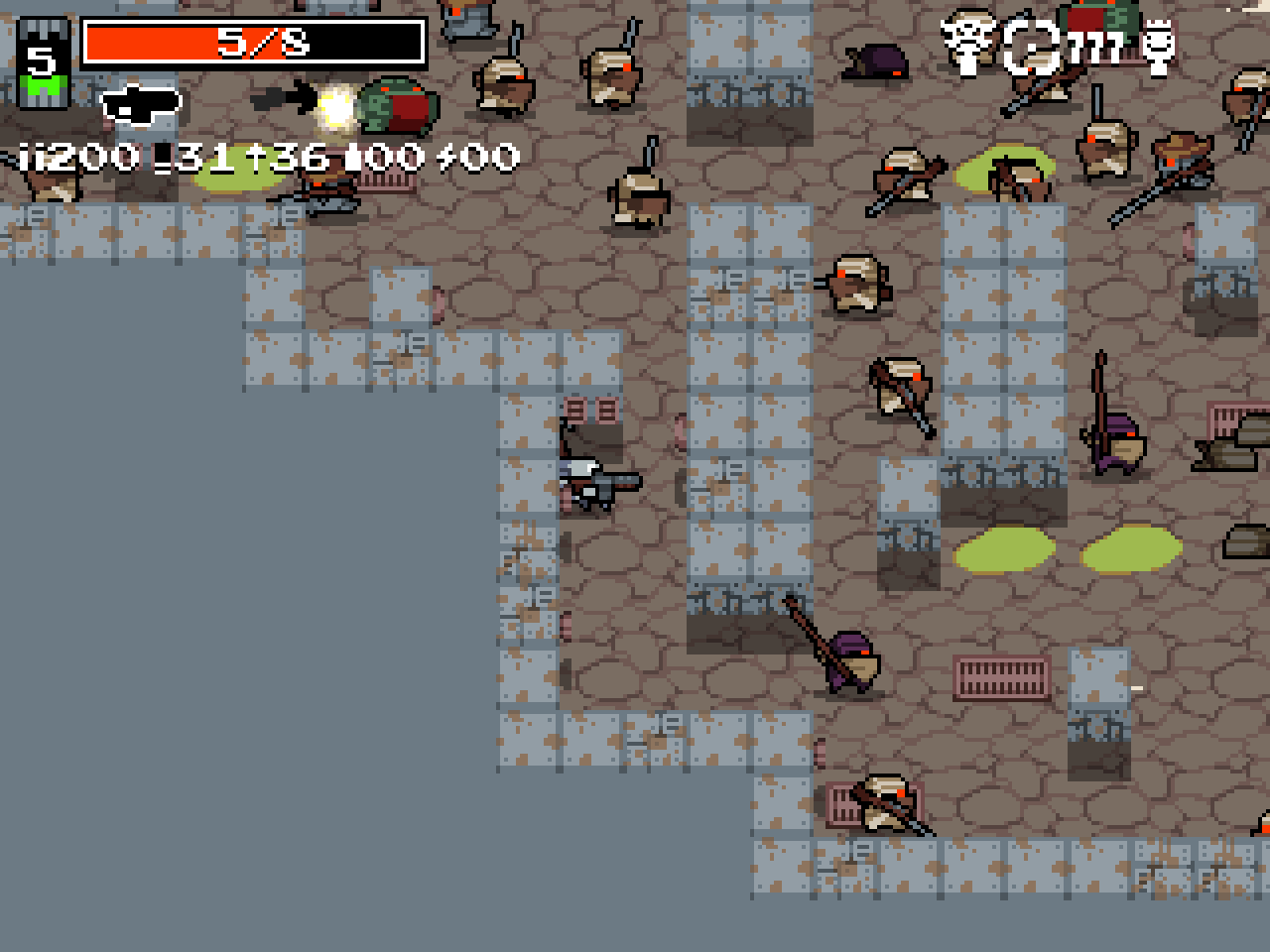The width and height of the screenshot is (1270, 952).
Task: Click the circular swirl mutation icon
Action: click(1031, 46)
